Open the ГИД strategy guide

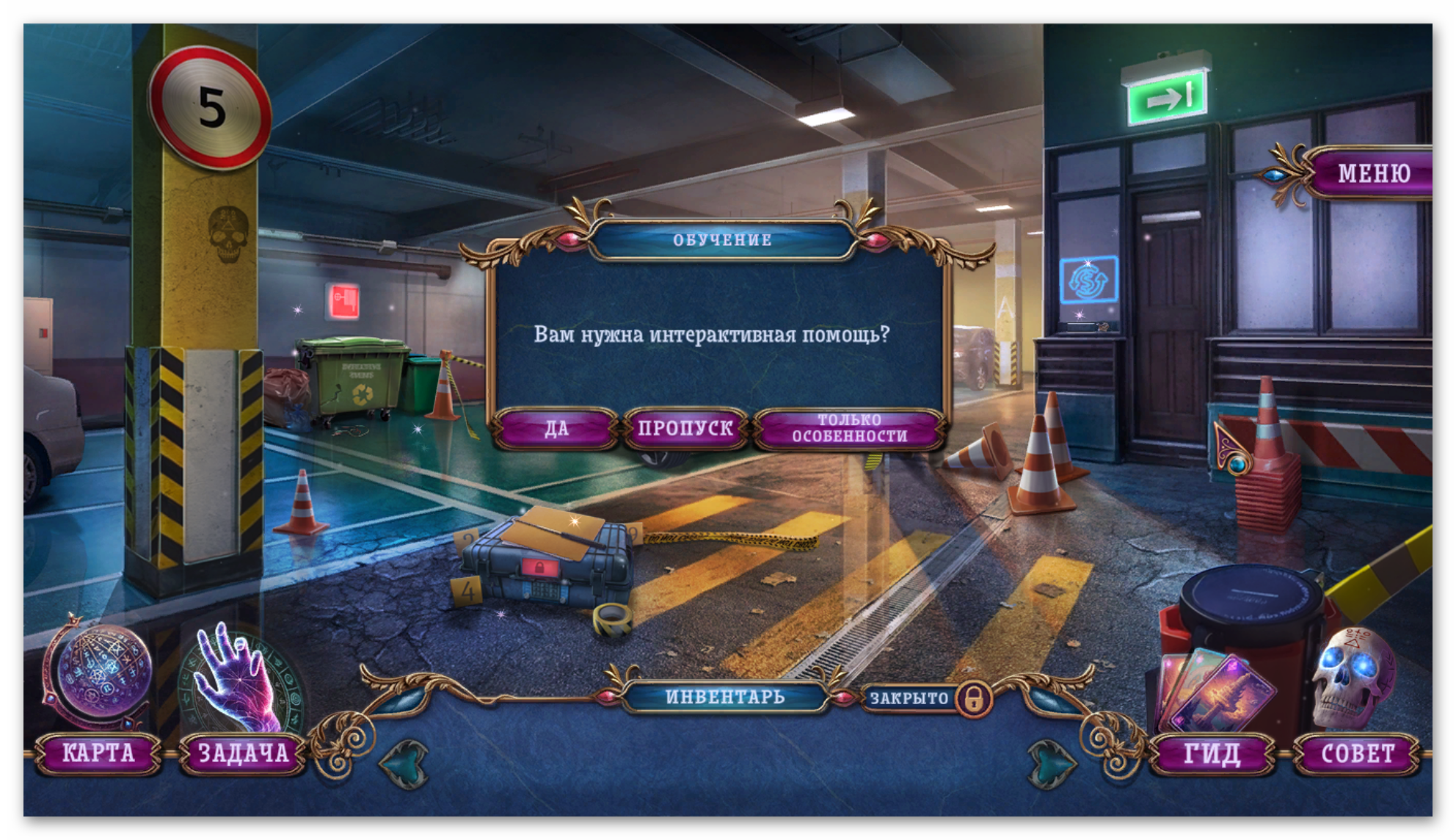[x=1212, y=753]
